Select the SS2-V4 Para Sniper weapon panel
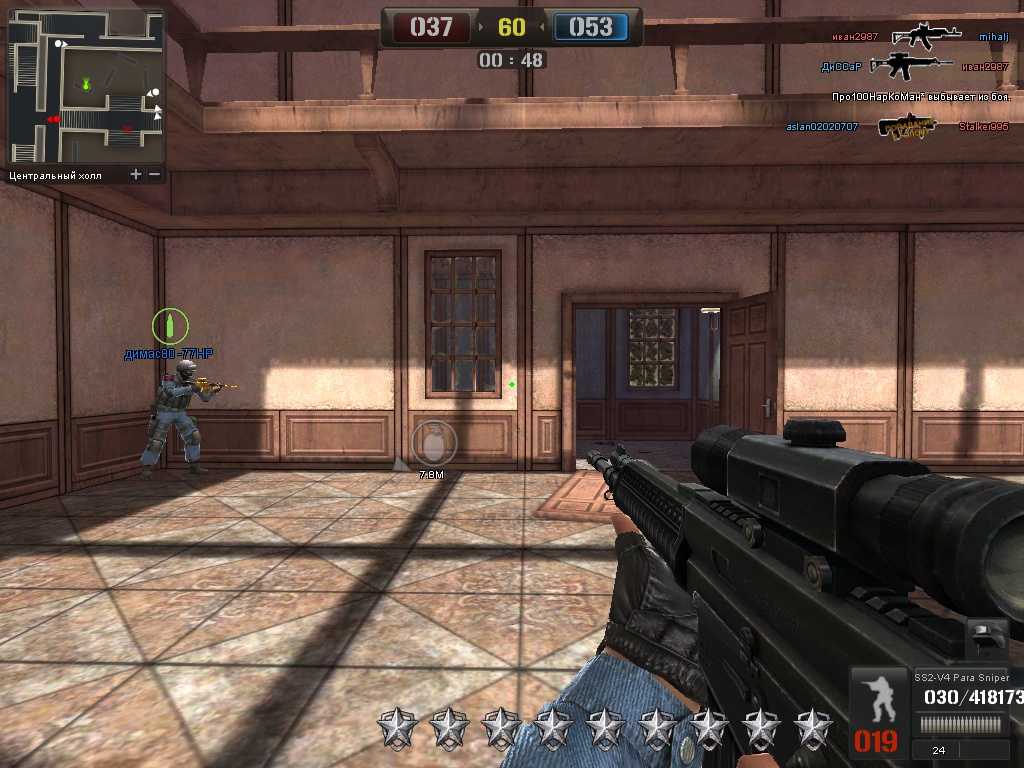Image resolution: width=1024 pixels, height=768 pixels. tap(964, 690)
